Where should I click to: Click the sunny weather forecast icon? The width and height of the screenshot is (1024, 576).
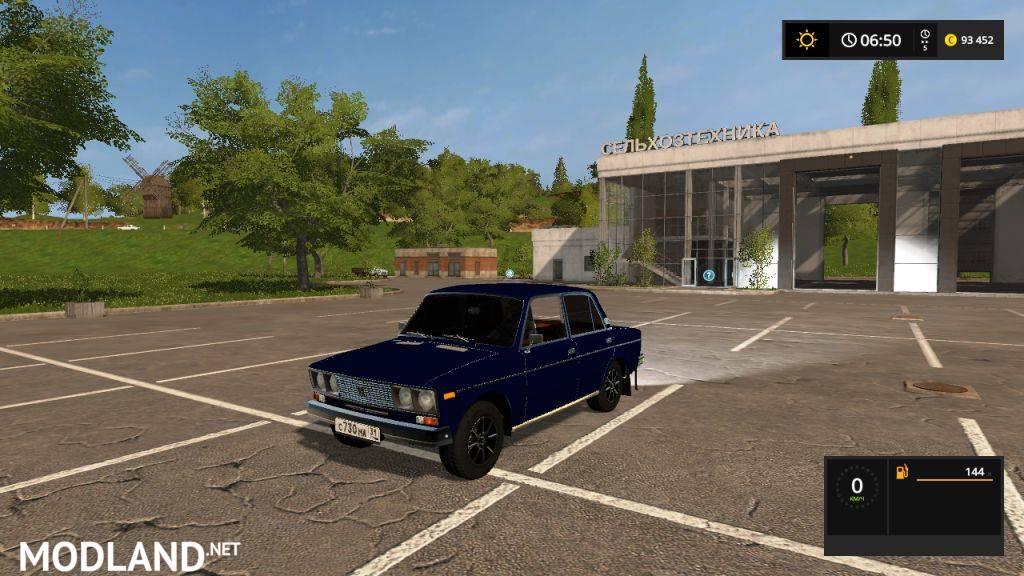(806, 40)
